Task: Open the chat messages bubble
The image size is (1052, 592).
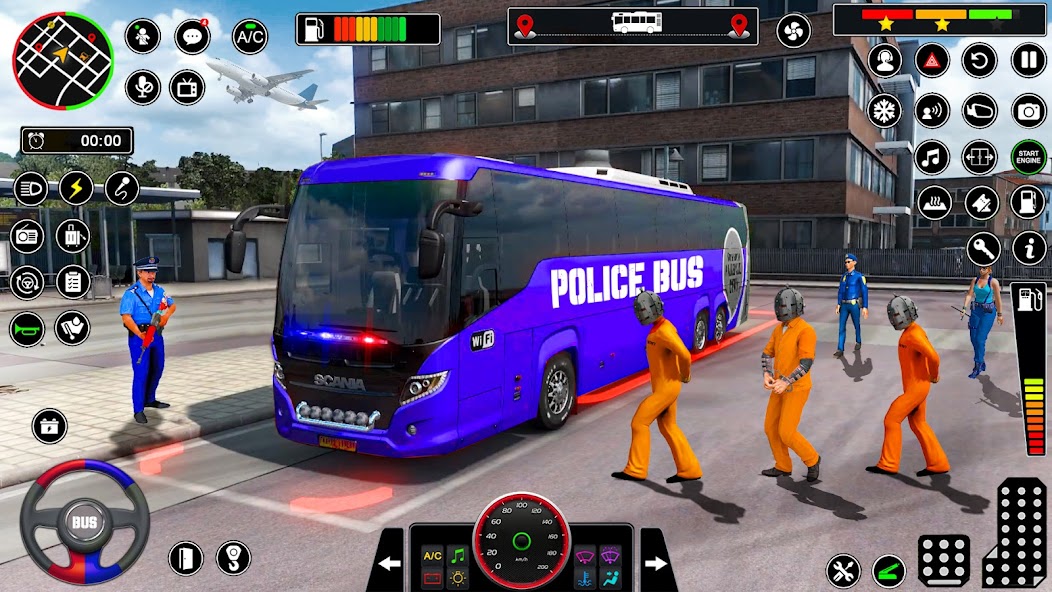Action: tap(192, 37)
